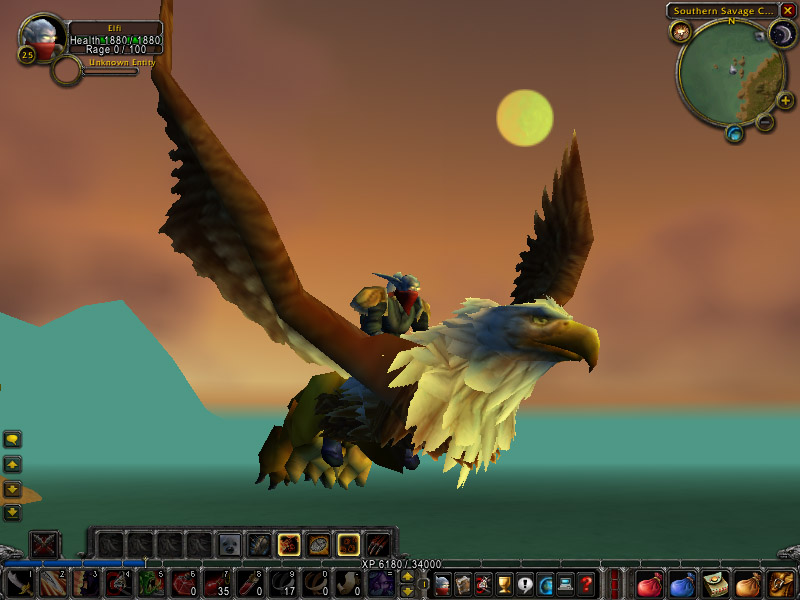Open the red bag slot
Image resolution: width=800 pixels, height=600 pixels.
point(649,583)
